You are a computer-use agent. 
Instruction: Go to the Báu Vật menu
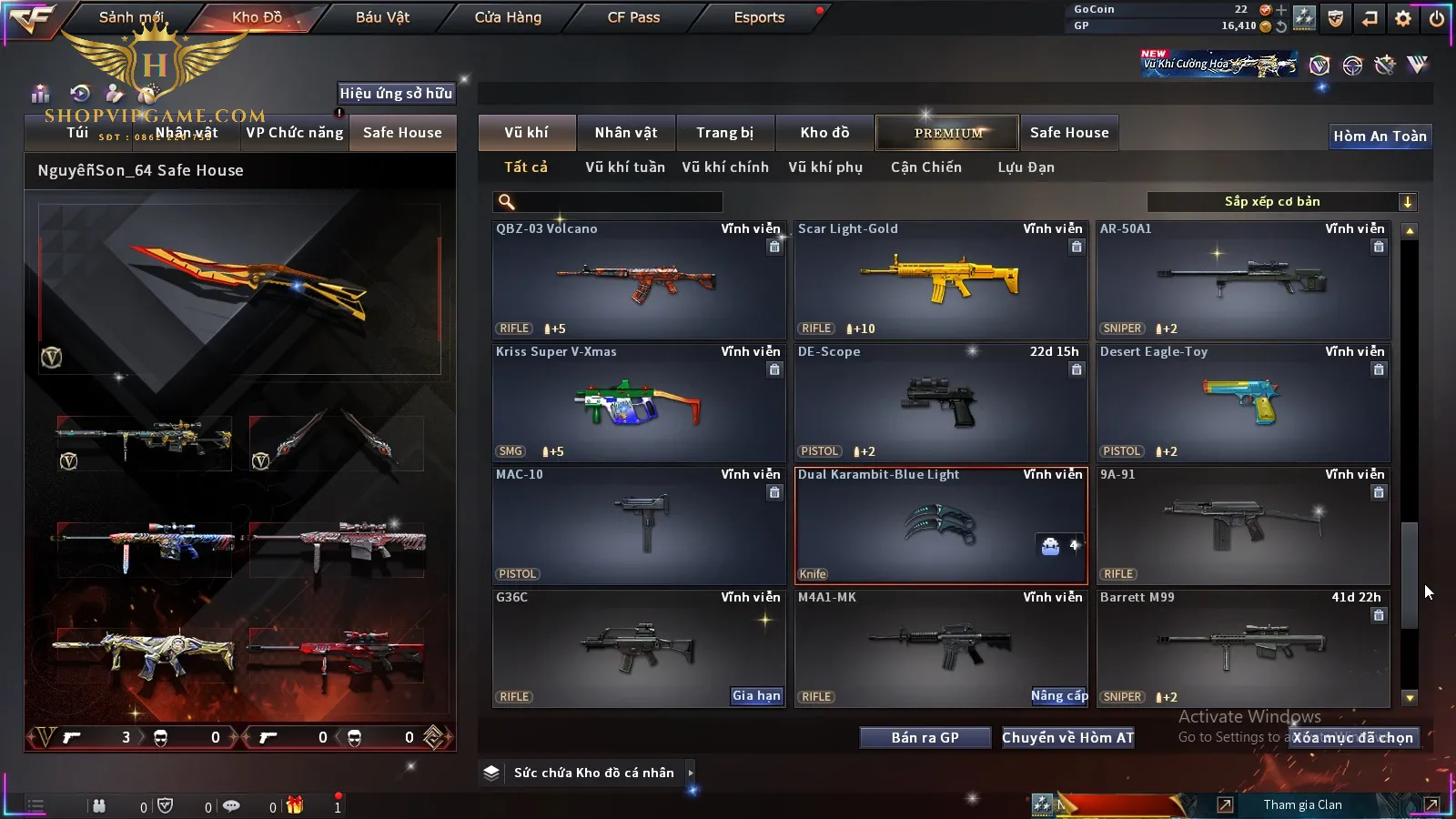382,17
